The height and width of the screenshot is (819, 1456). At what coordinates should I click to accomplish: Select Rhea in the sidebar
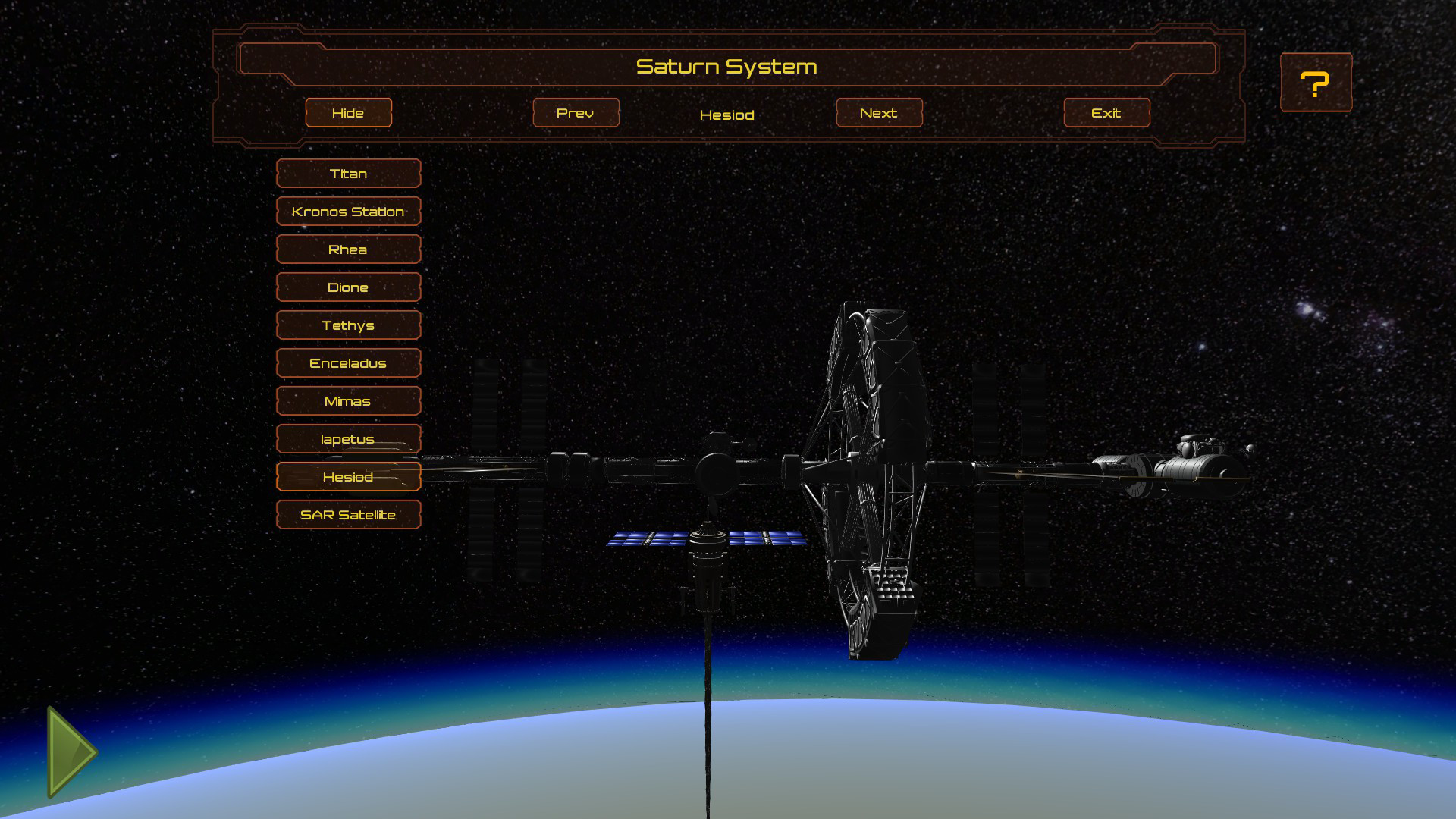[x=348, y=249]
